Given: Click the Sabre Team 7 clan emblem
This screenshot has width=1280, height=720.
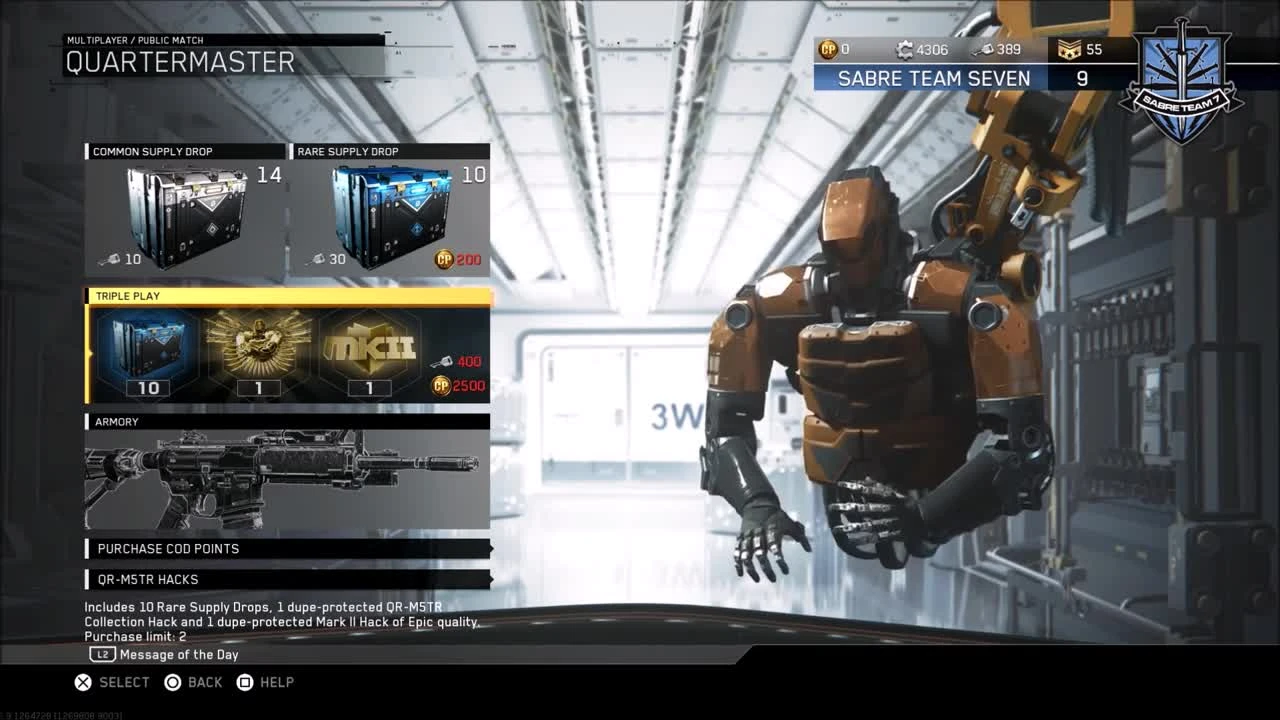Looking at the screenshot, I should (x=1180, y=75).
